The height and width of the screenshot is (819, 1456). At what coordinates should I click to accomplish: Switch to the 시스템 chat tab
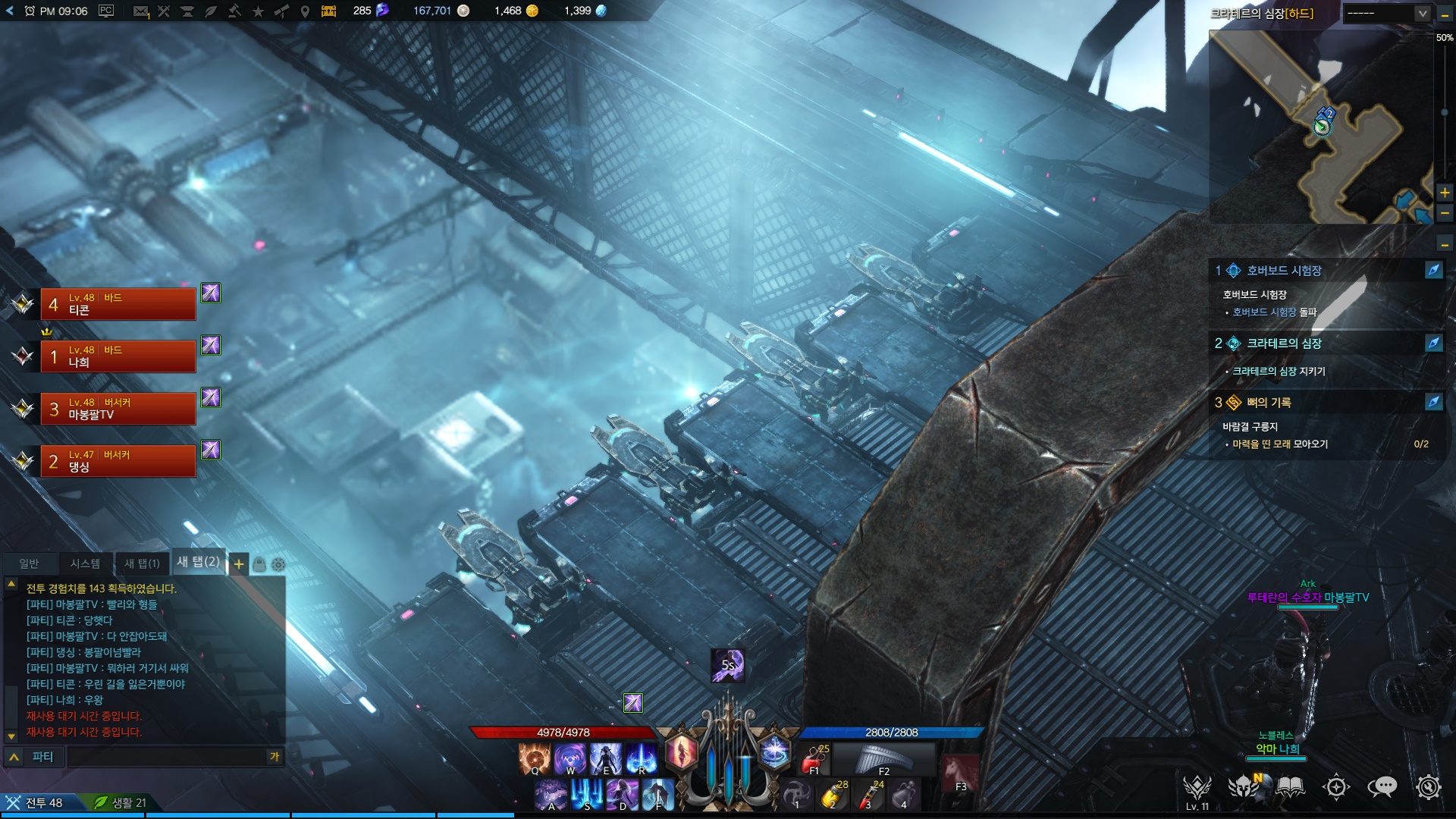tap(85, 563)
